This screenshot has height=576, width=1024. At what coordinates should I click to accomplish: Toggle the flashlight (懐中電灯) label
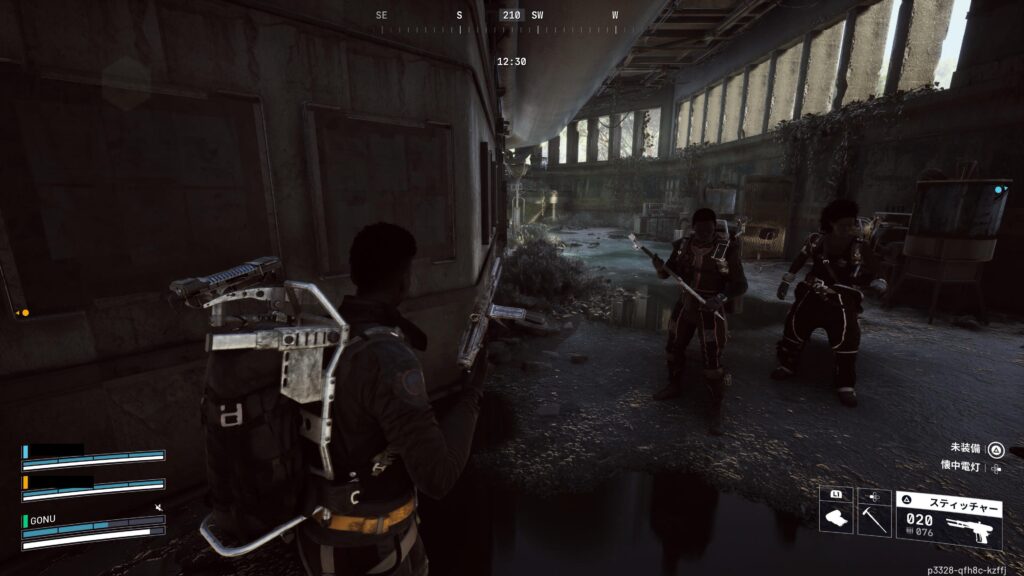(959, 467)
